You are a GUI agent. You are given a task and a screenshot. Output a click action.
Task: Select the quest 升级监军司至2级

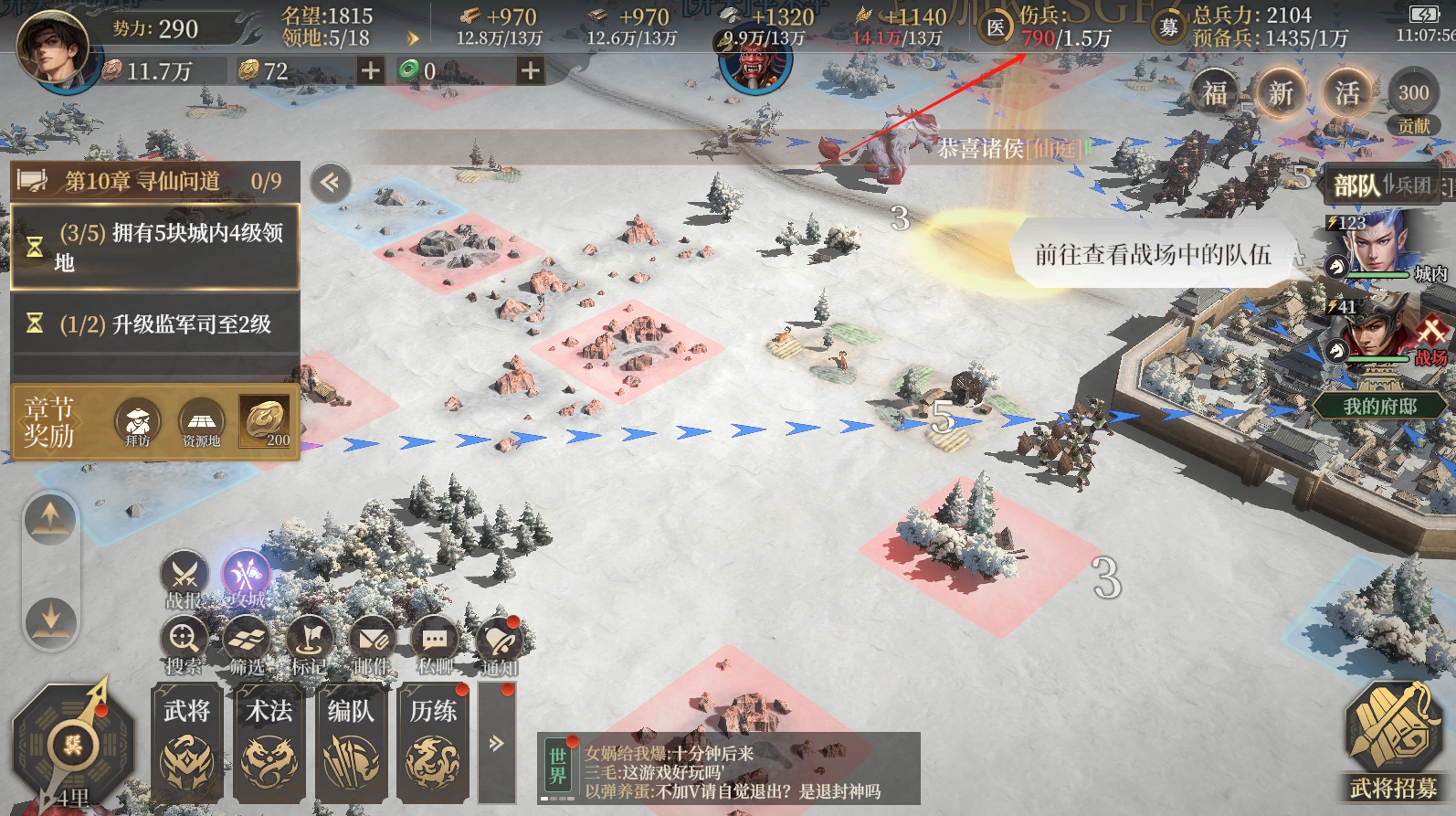155,323
